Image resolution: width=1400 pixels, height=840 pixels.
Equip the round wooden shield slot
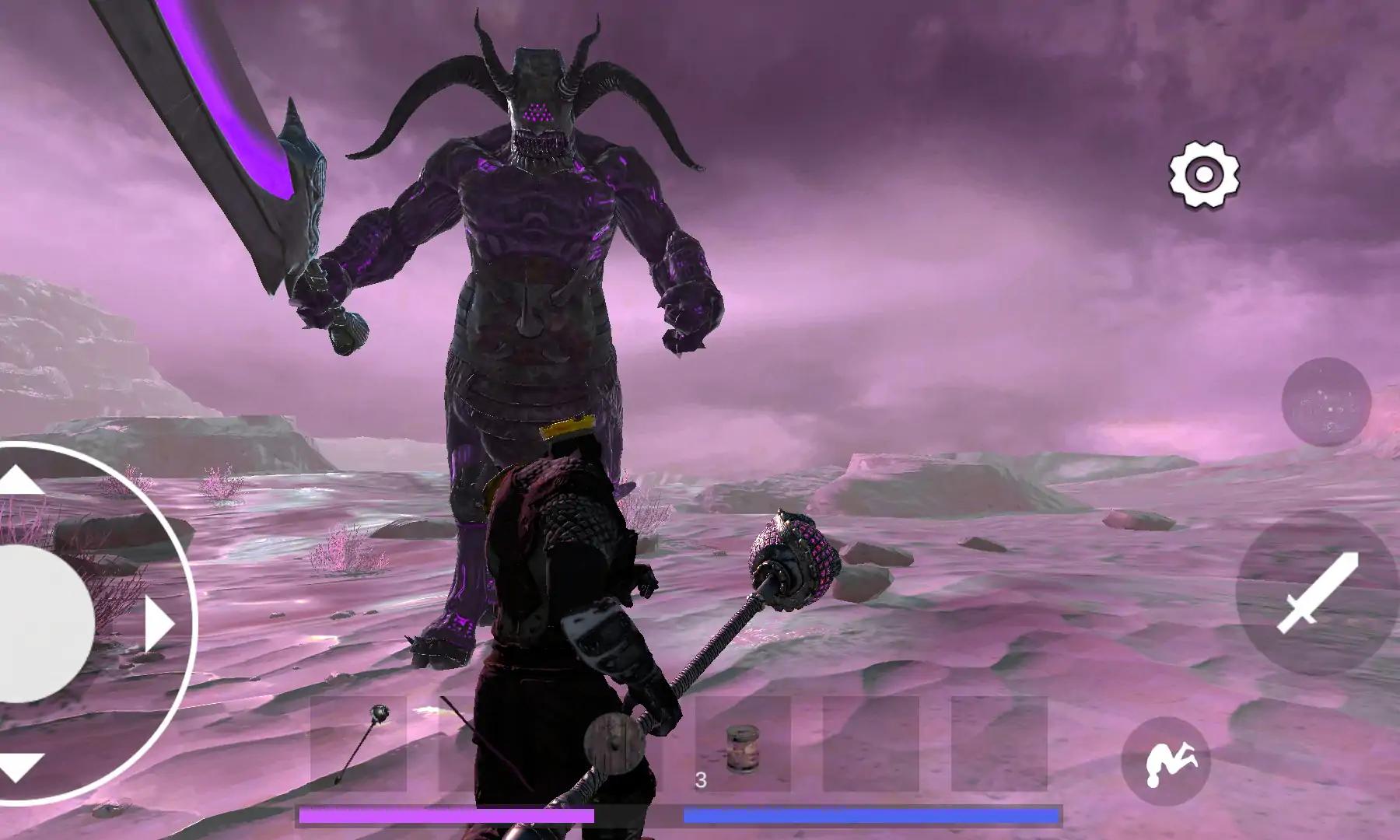coord(614,744)
